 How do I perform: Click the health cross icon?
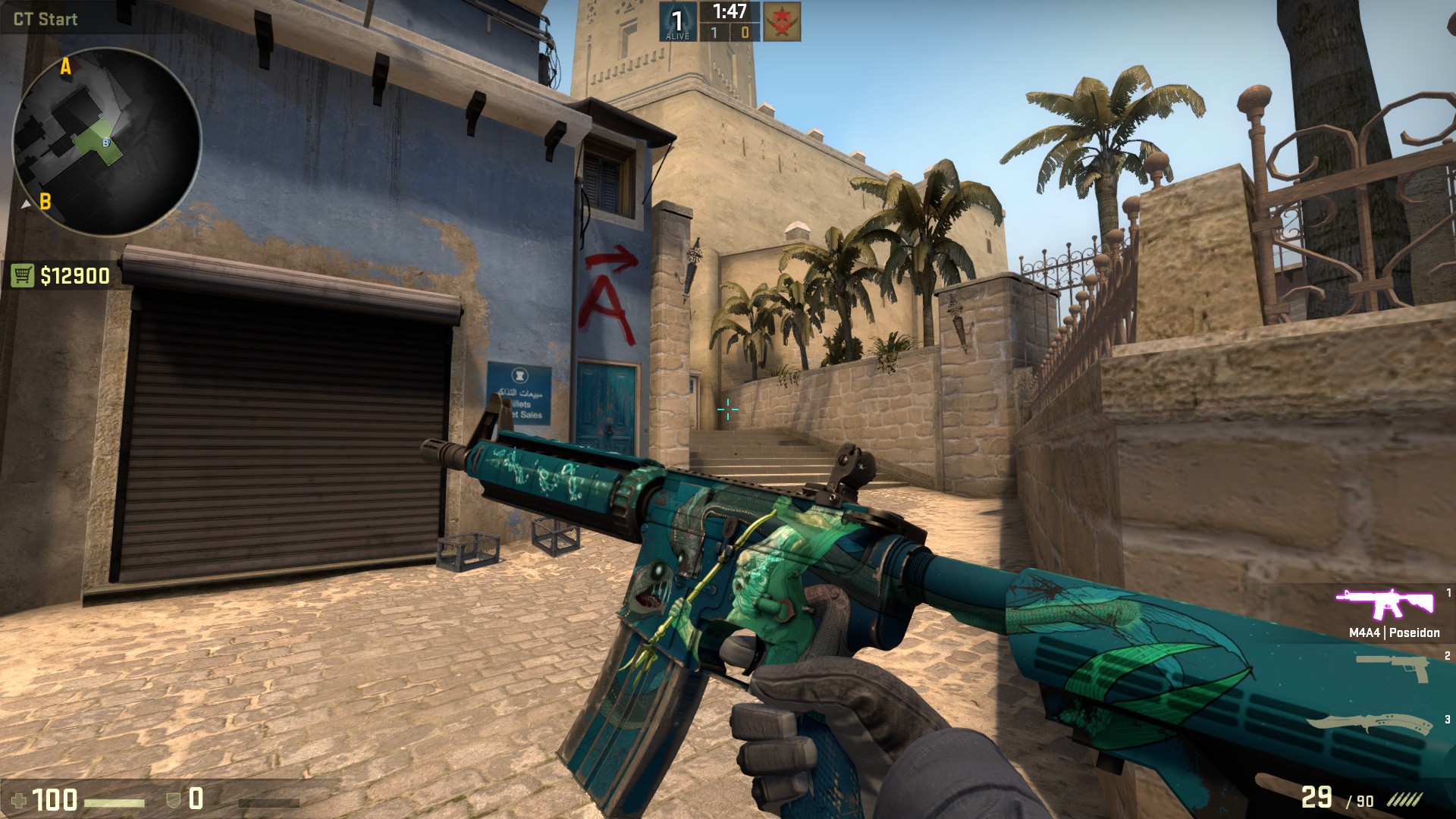pyautogui.click(x=19, y=799)
